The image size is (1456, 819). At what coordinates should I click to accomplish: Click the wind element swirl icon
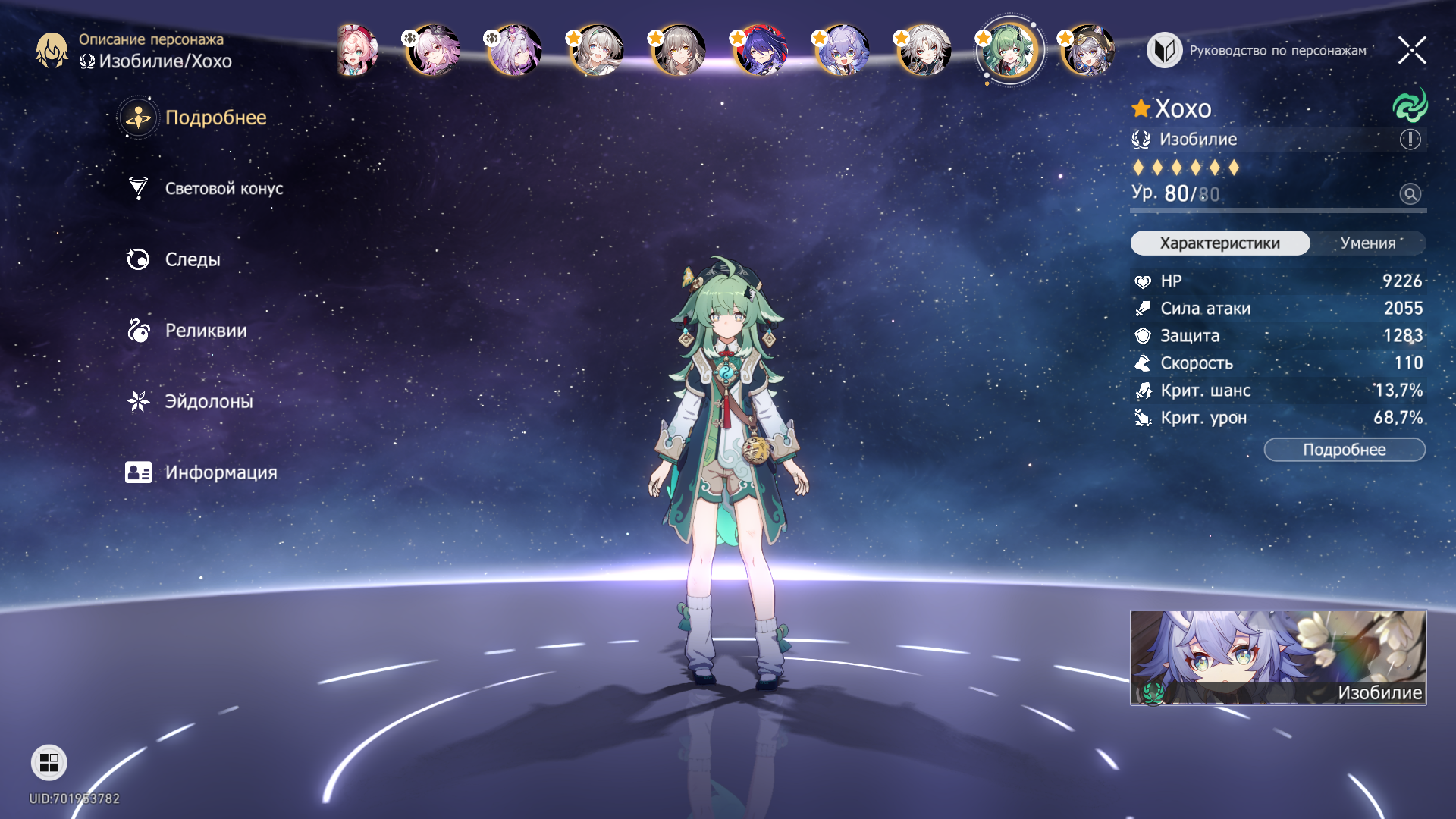(x=1410, y=105)
